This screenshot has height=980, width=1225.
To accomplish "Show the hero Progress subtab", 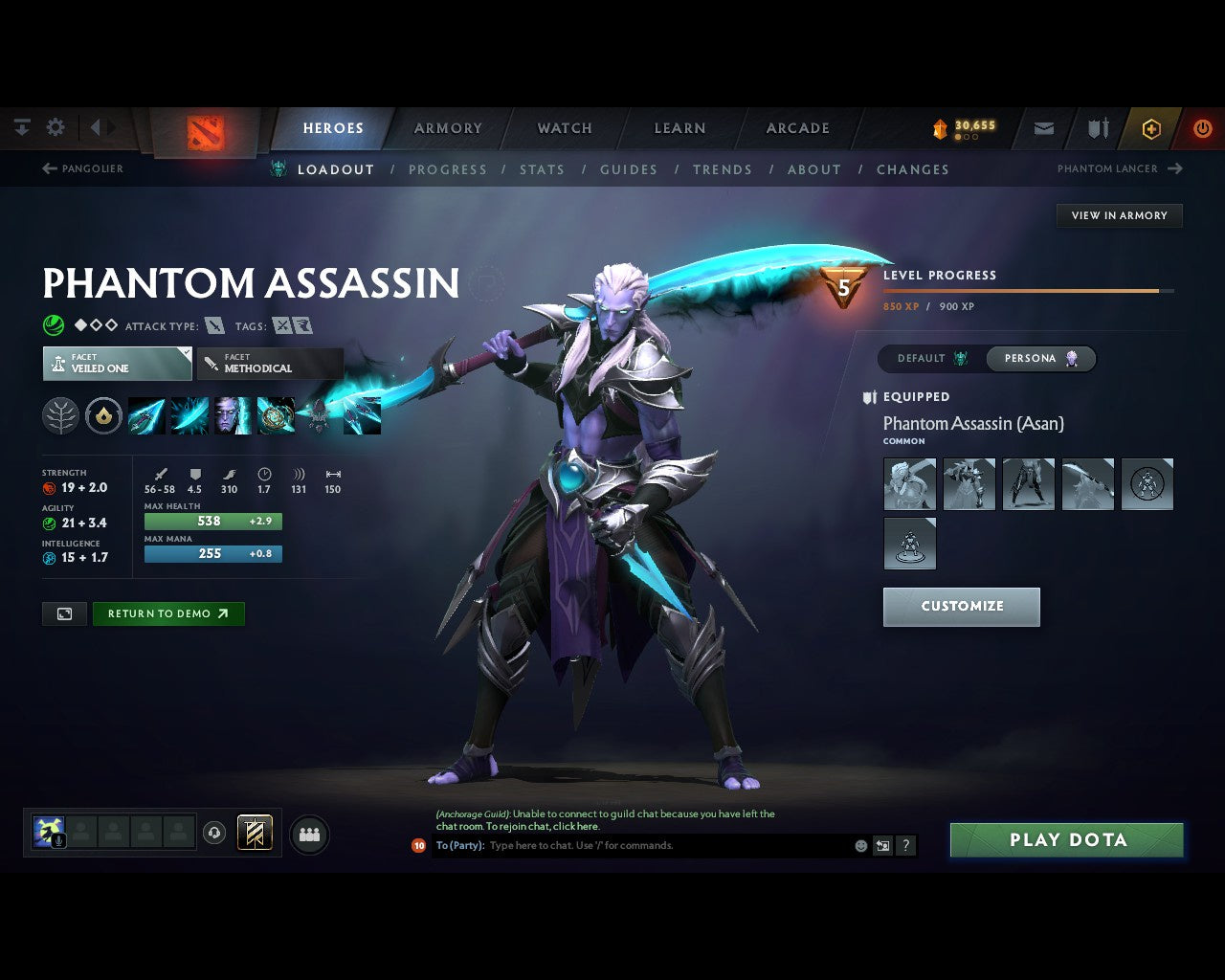I will 447,169.
